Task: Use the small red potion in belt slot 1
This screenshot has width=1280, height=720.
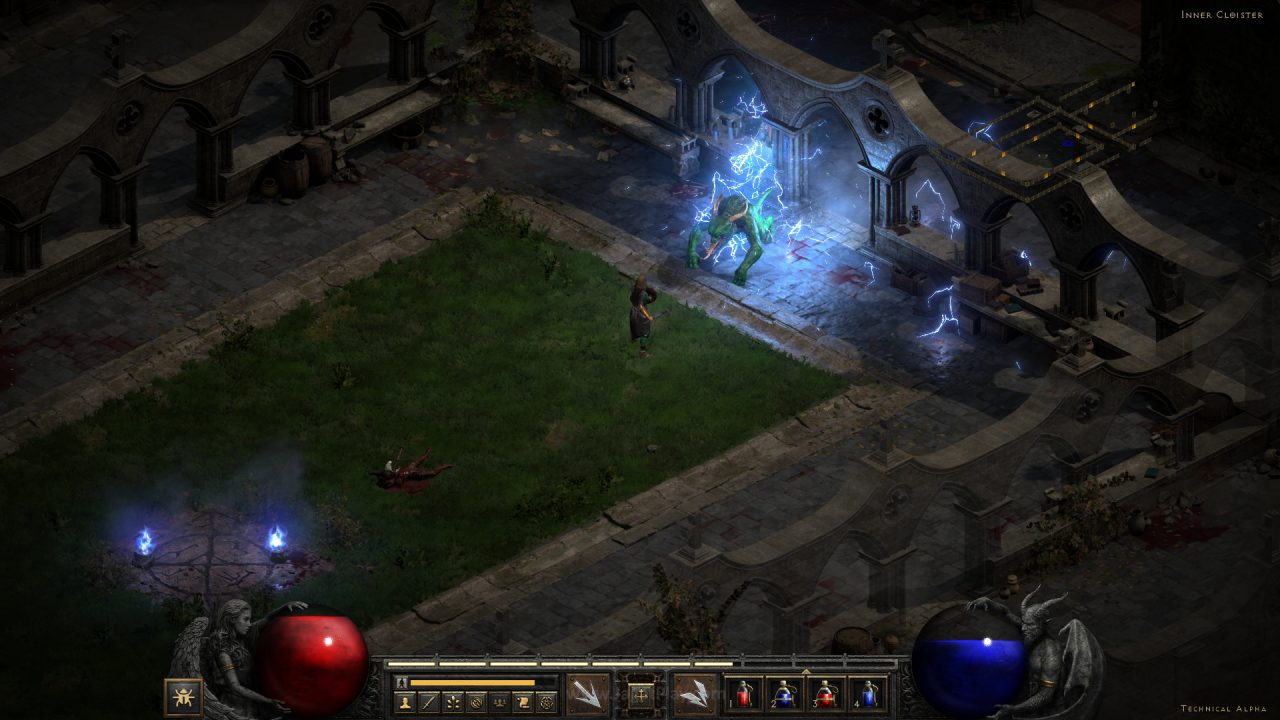Action: (743, 693)
